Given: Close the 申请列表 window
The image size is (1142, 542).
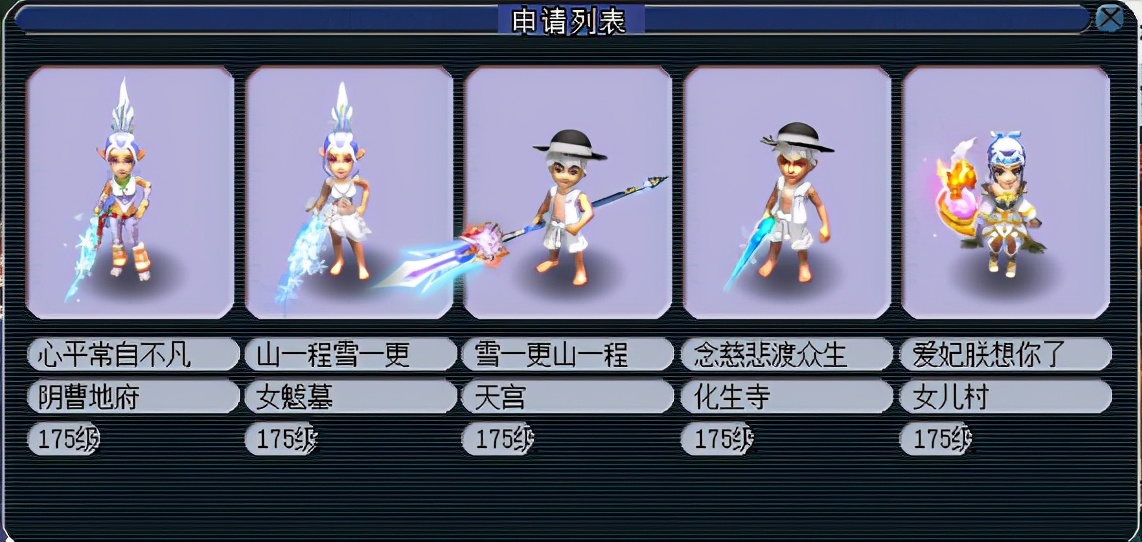Looking at the screenshot, I should pyautogui.click(x=1109, y=18).
